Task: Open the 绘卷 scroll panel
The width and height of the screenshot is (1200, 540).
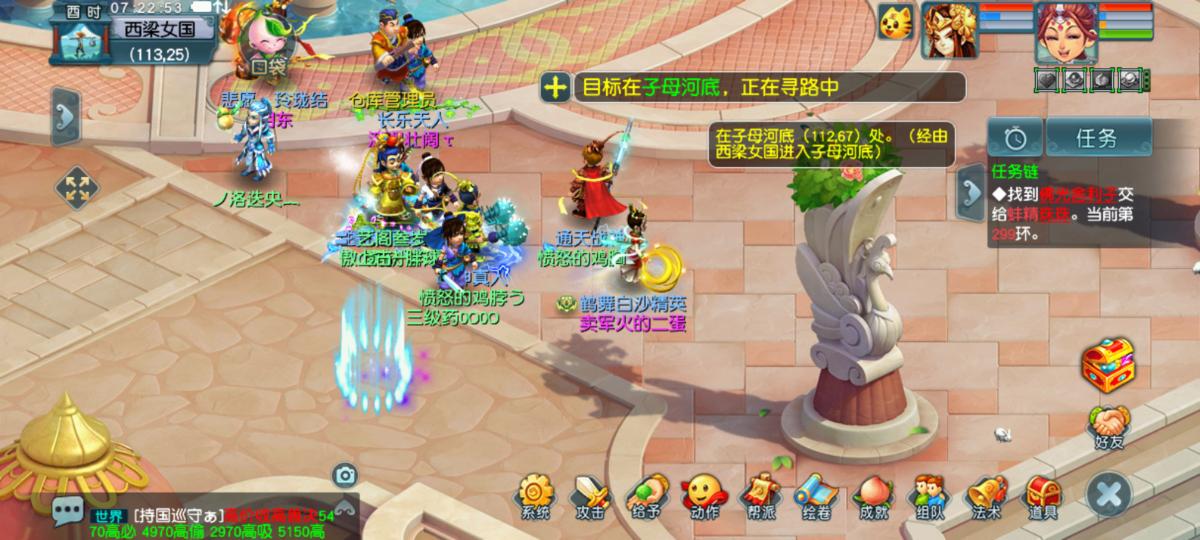Action: click(x=814, y=496)
